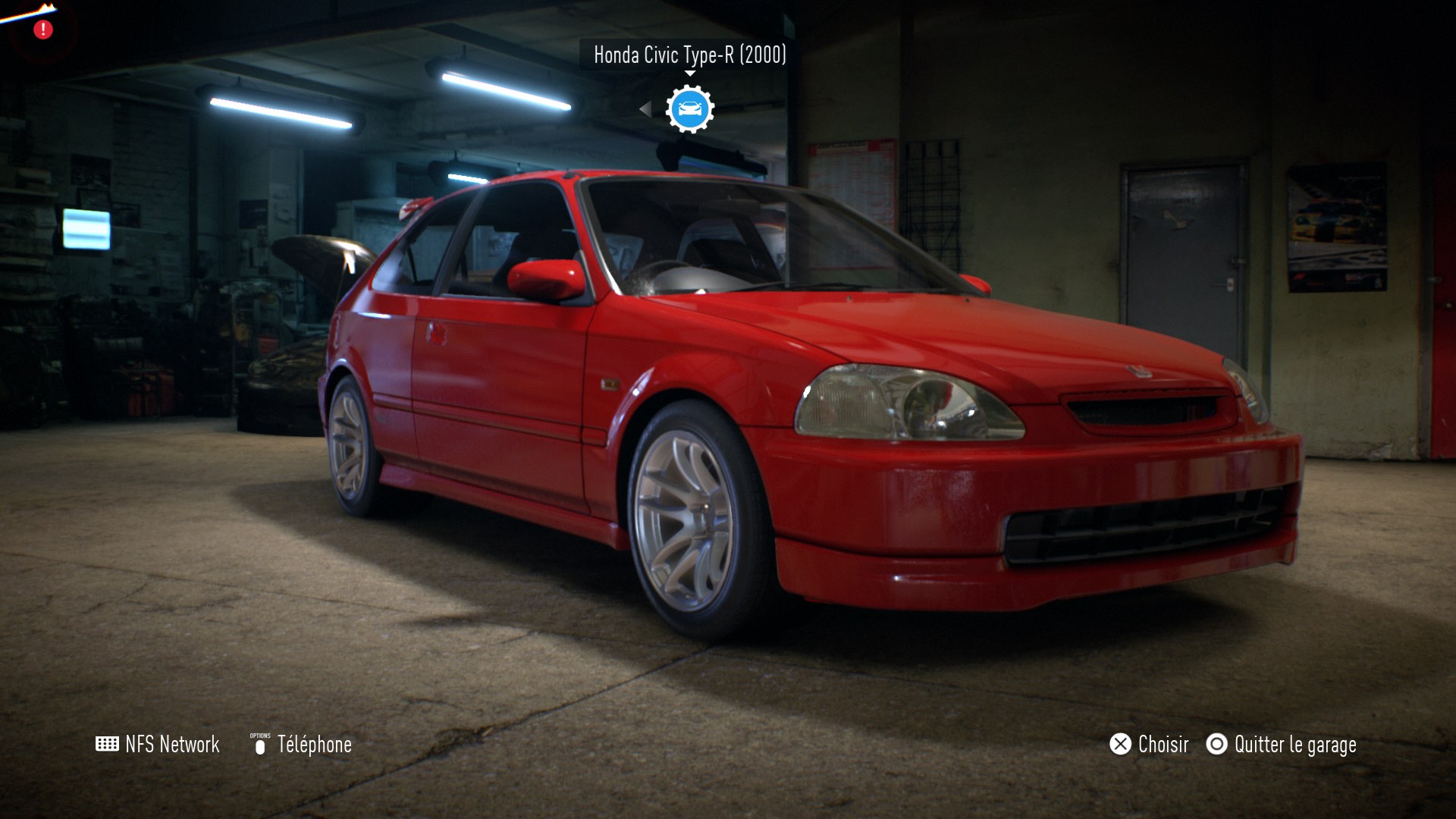Click the left arrow beside the car icon
The height and width of the screenshot is (819, 1456).
pos(645,109)
